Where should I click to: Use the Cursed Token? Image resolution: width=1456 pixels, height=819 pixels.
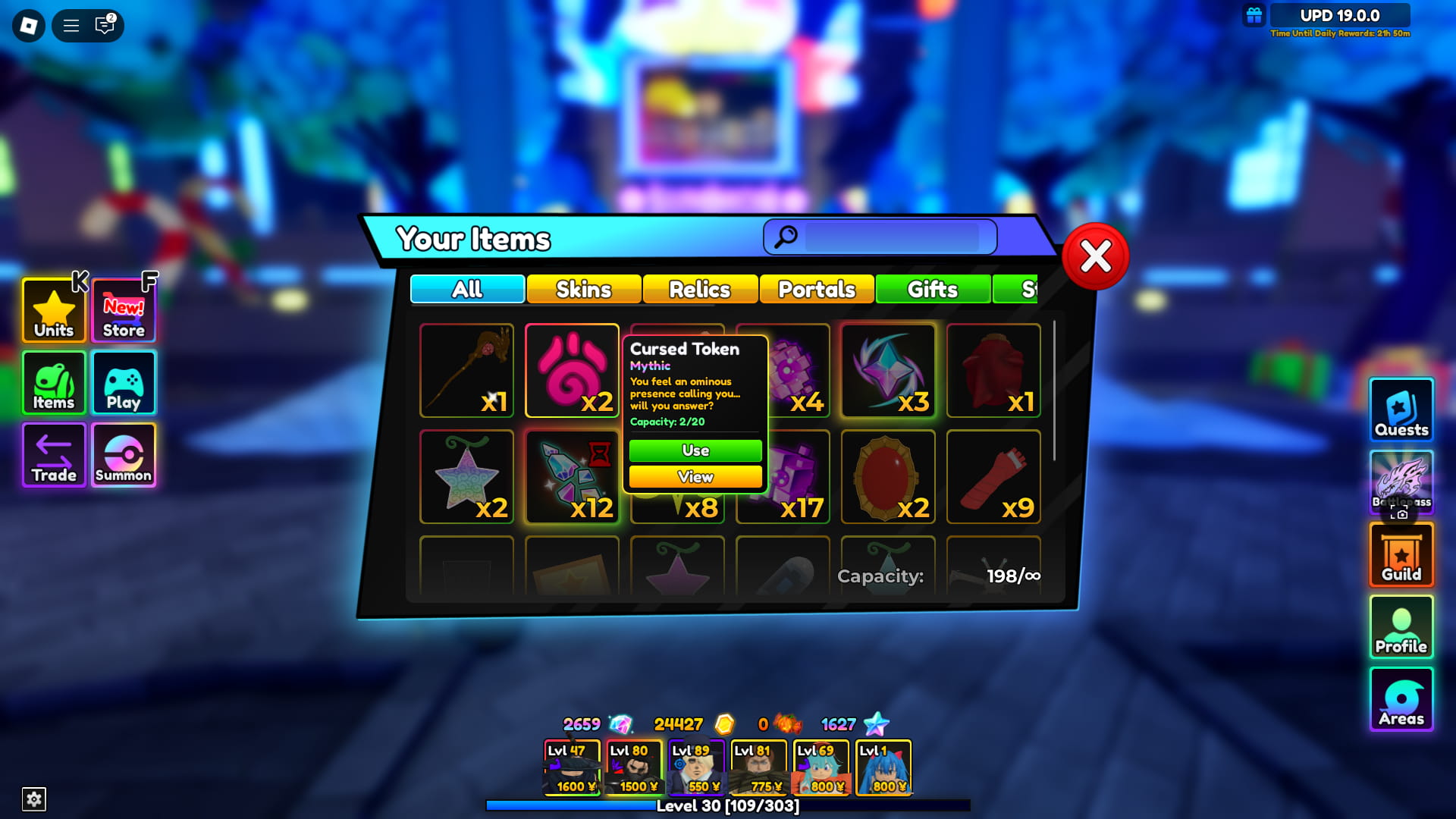[x=694, y=450]
